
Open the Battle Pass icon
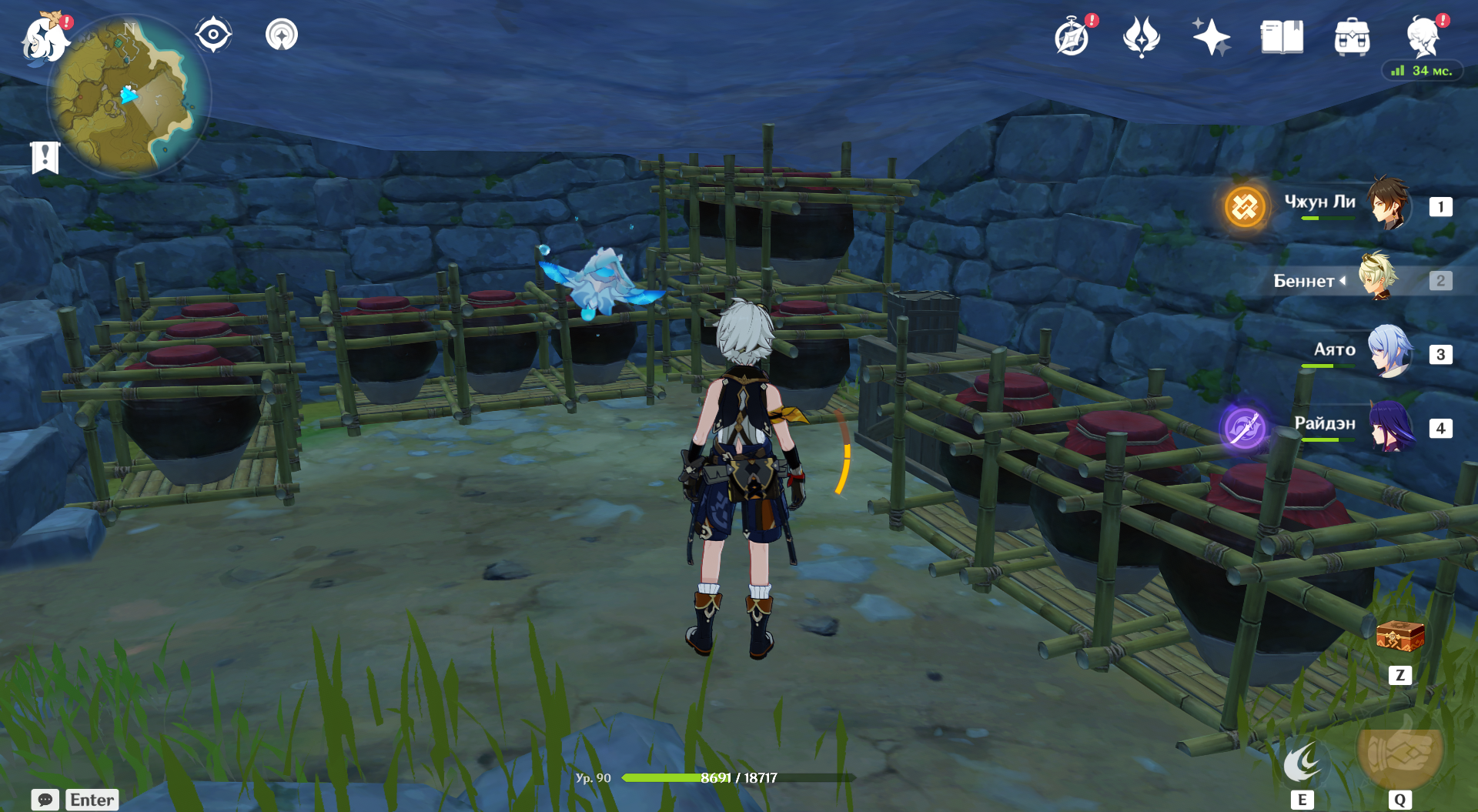[1141, 37]
